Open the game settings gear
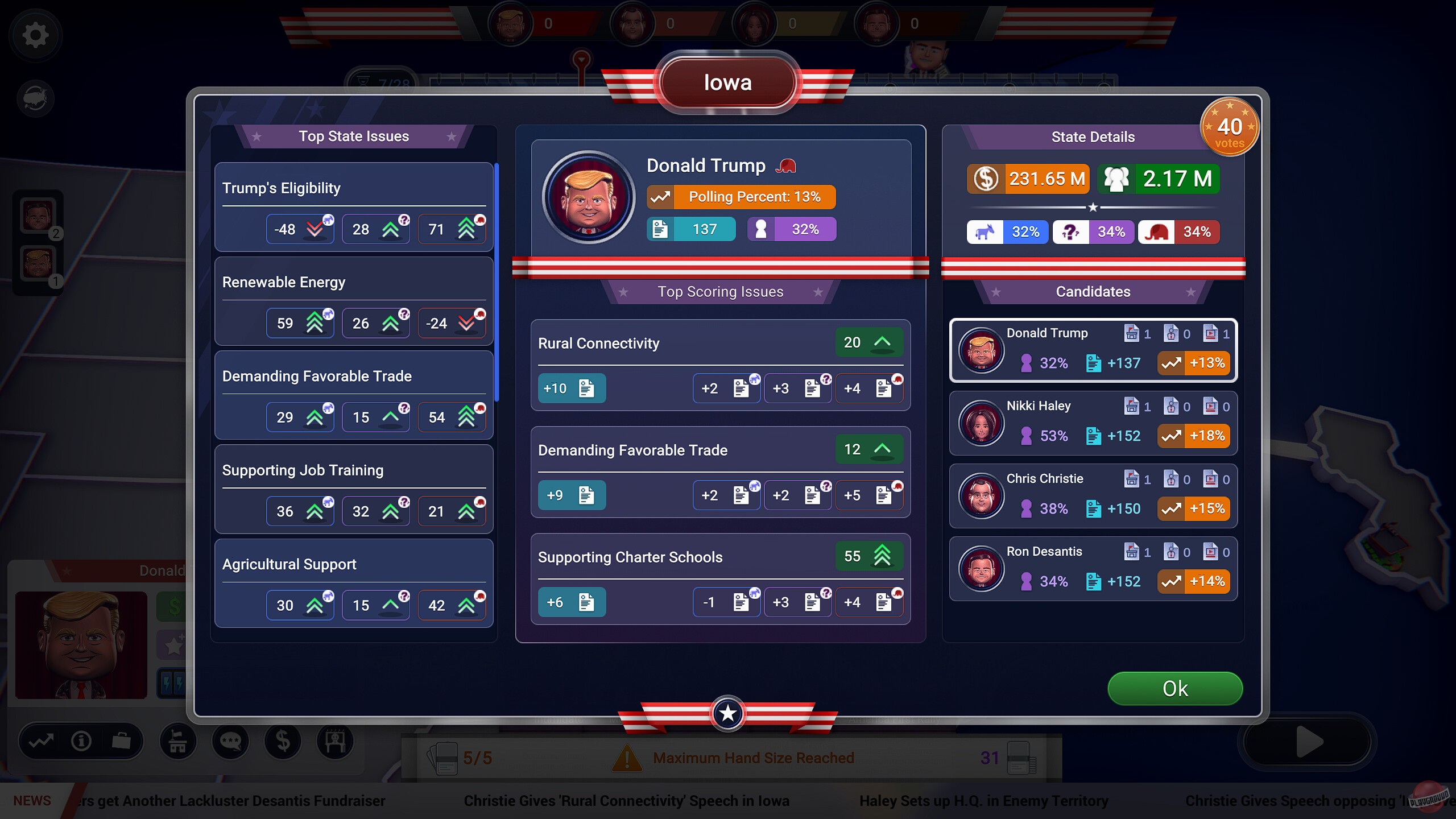 (35, 35)
